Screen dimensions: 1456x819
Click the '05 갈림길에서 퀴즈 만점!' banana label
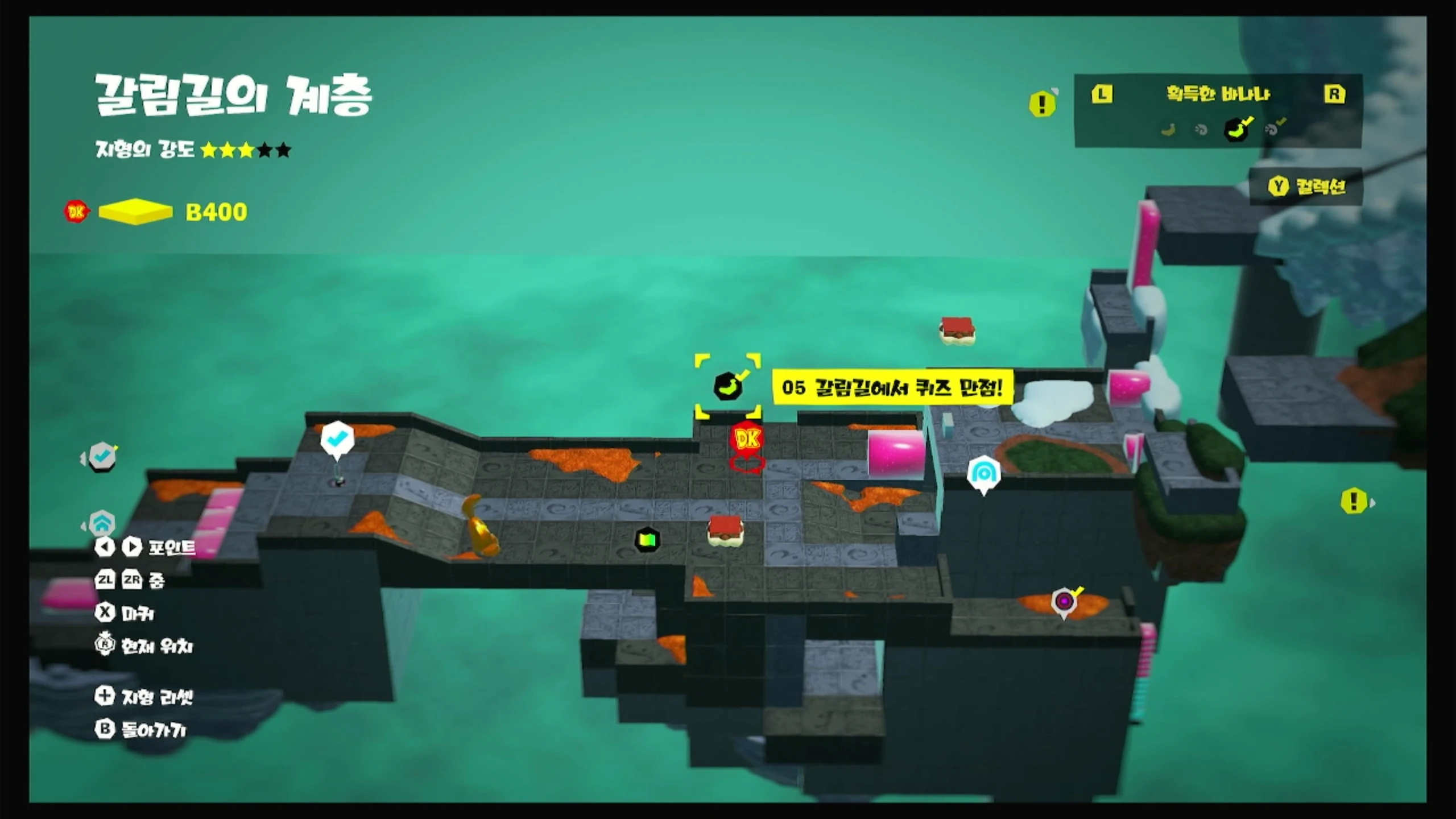coord(892,388)
